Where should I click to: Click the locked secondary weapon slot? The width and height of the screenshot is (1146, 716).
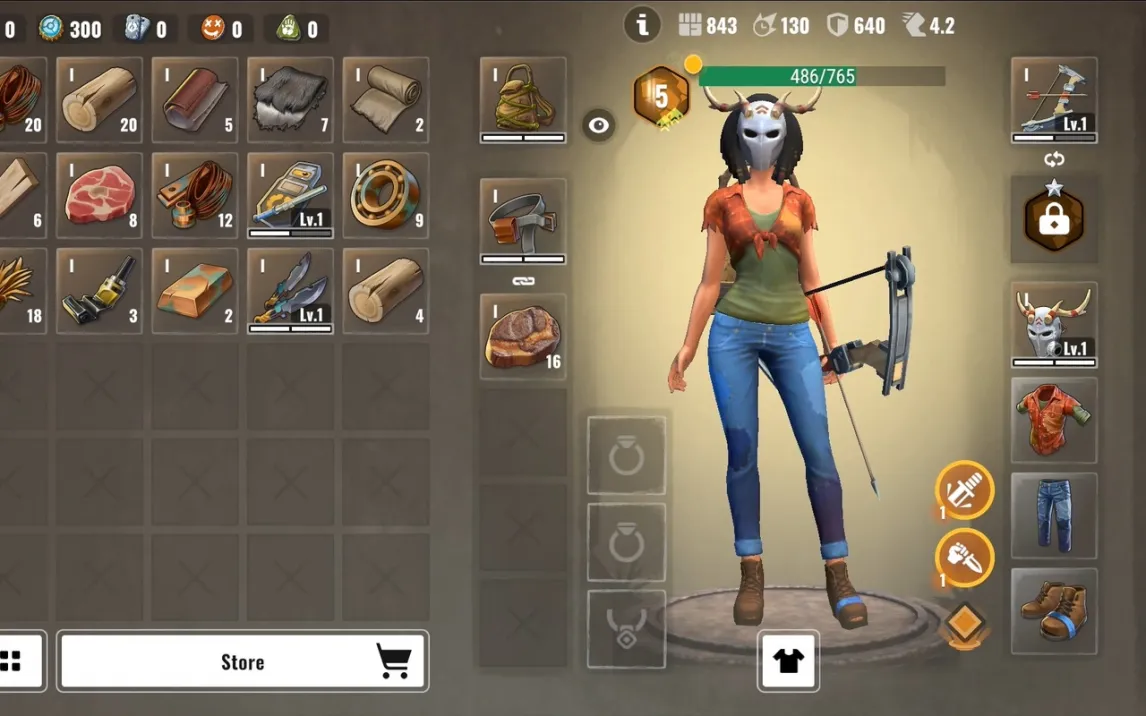click(1054, 220)
